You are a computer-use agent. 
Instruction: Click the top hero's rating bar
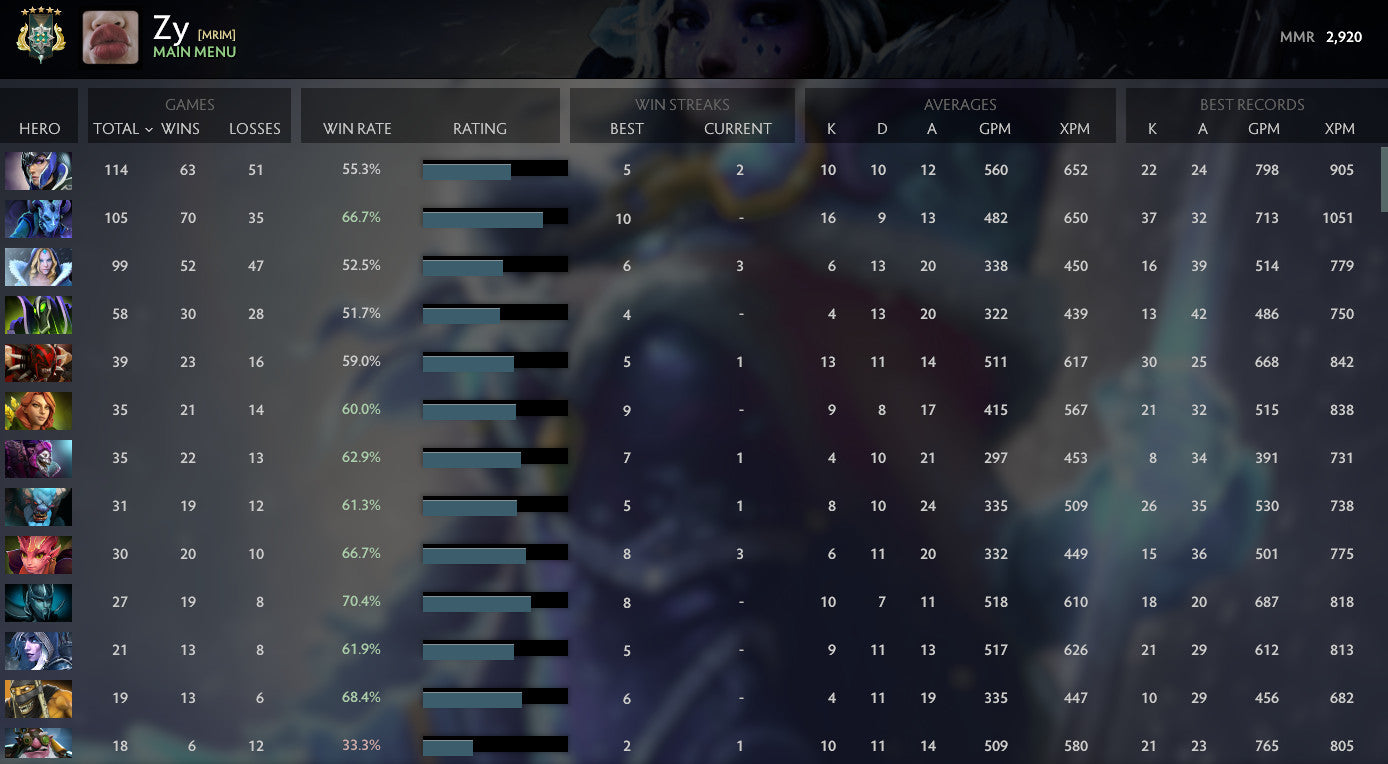coord(495,169)
